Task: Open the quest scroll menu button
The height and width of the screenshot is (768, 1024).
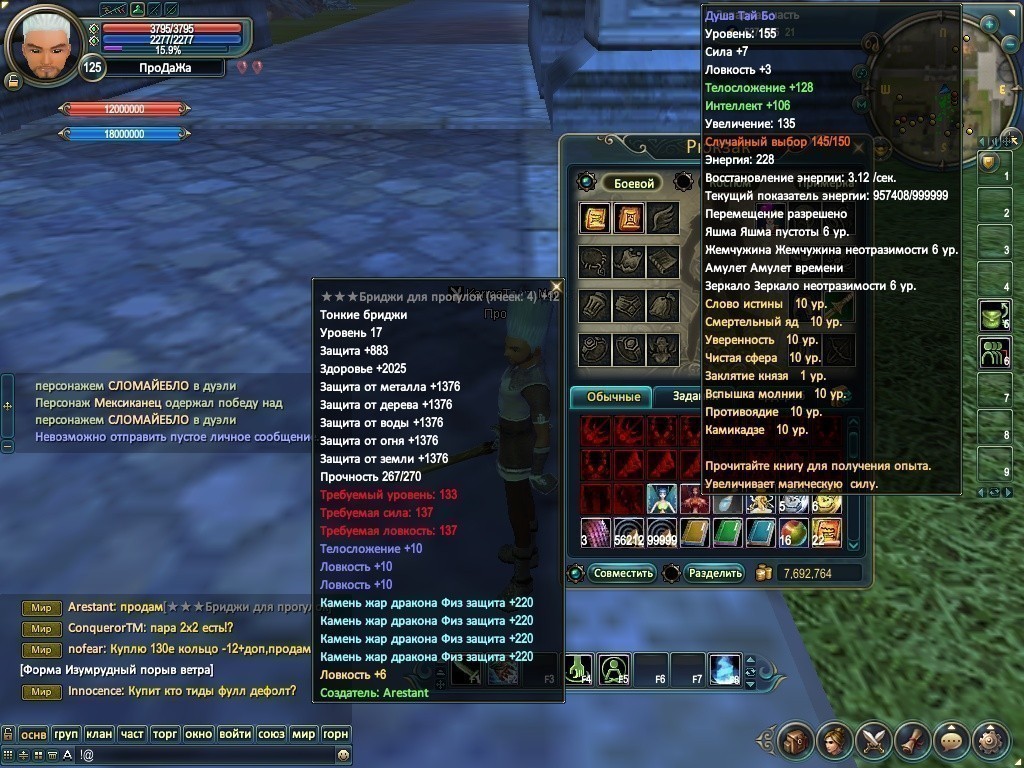Action: pos(912,741)
